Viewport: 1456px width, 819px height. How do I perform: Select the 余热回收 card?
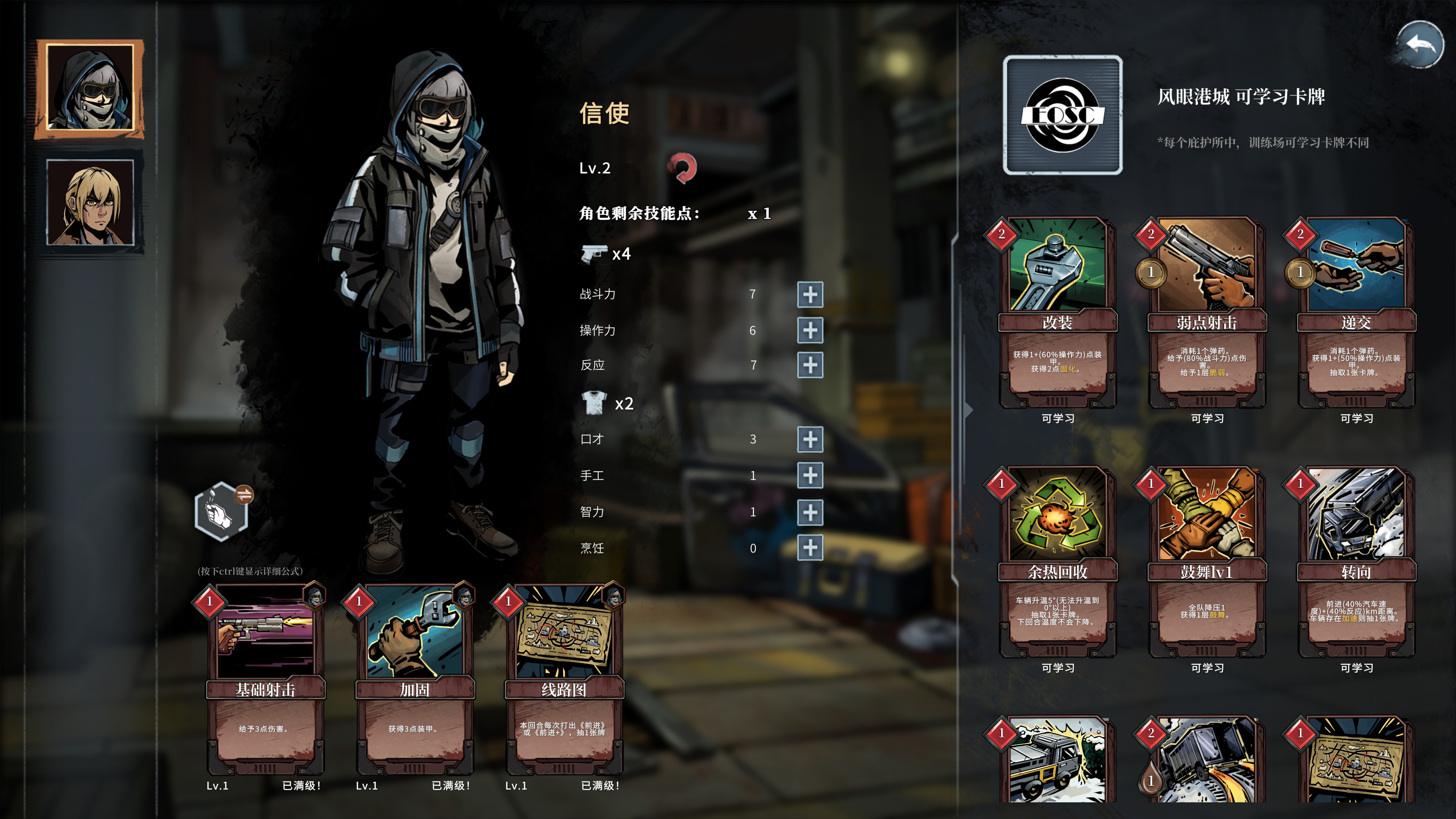tap(1057, 563)
